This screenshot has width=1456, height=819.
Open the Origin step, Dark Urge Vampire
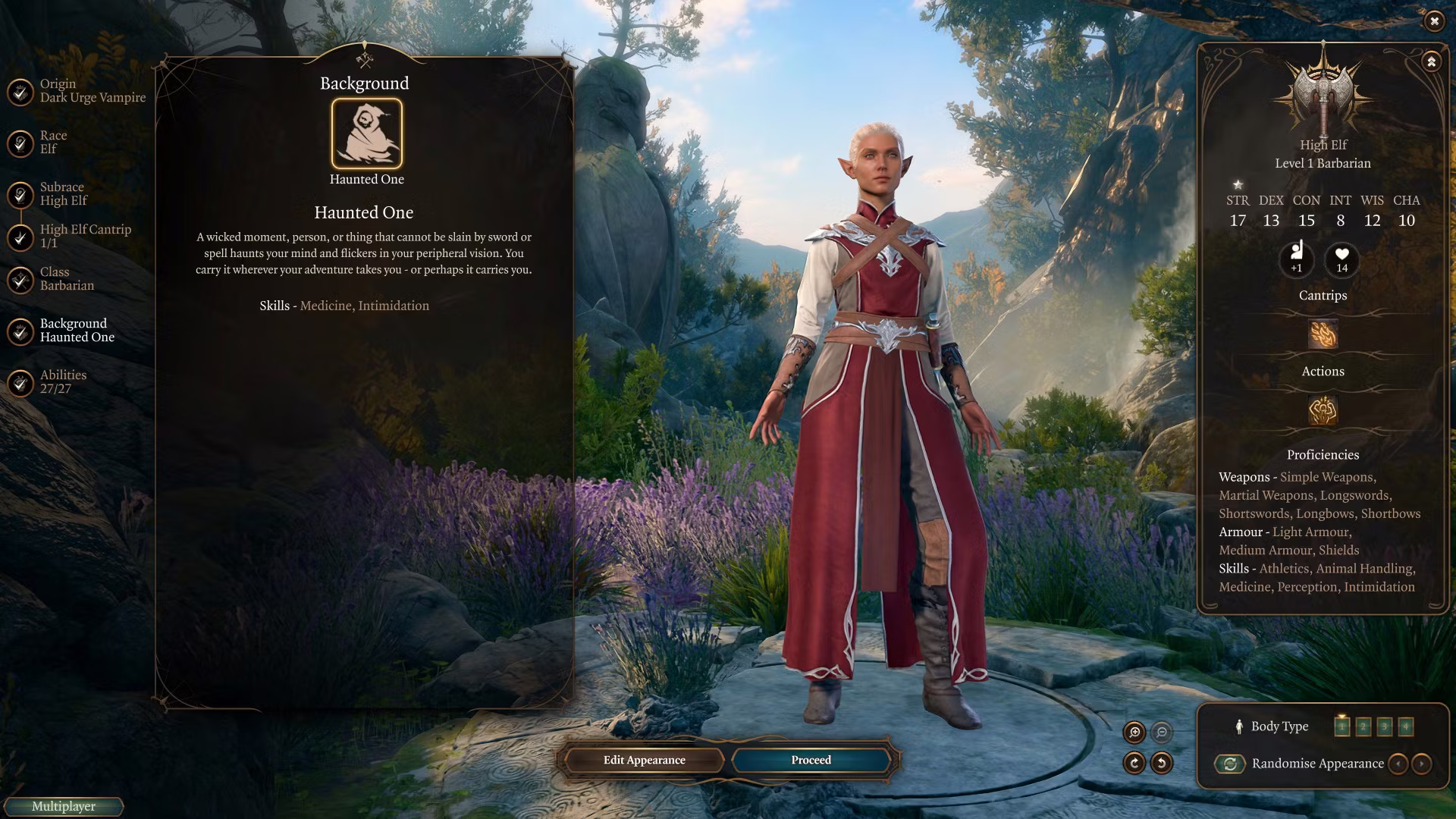point(76,91)
